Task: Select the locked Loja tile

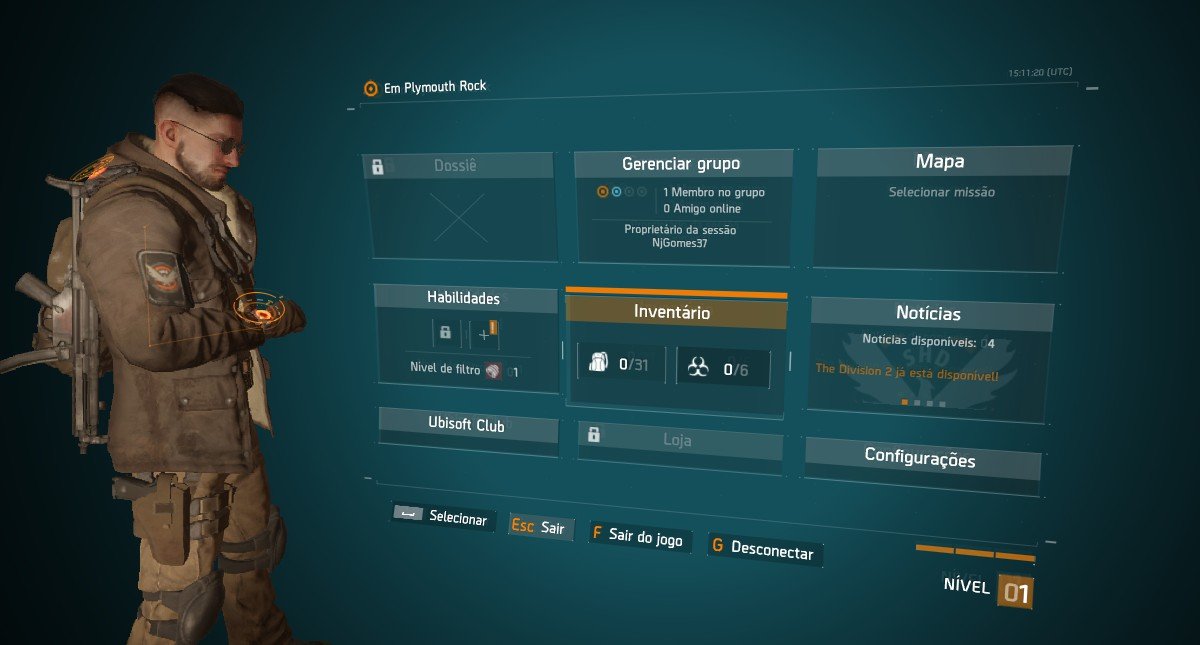Action: click(679, 439)
